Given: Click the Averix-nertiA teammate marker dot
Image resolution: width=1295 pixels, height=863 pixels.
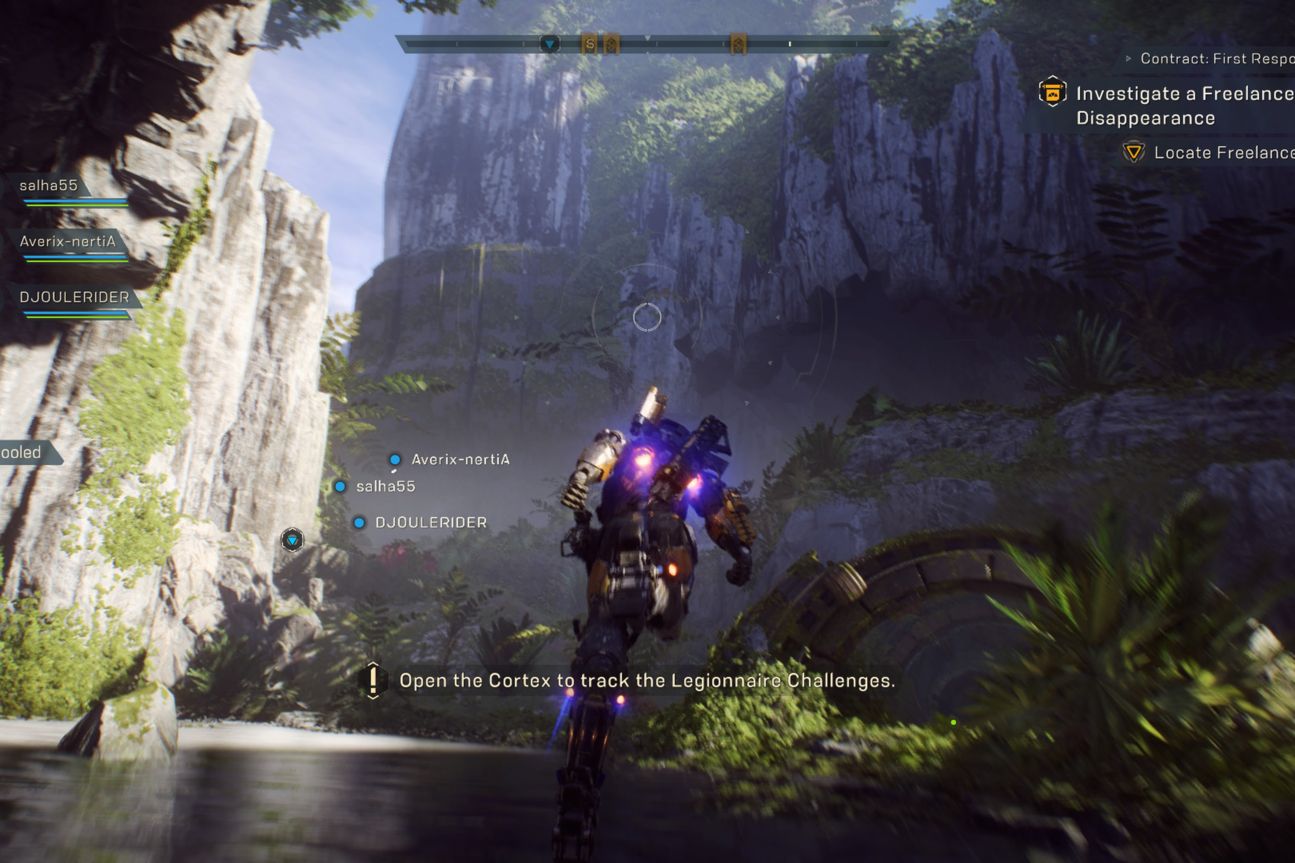Looking at the screenshot, I should 395,460.
